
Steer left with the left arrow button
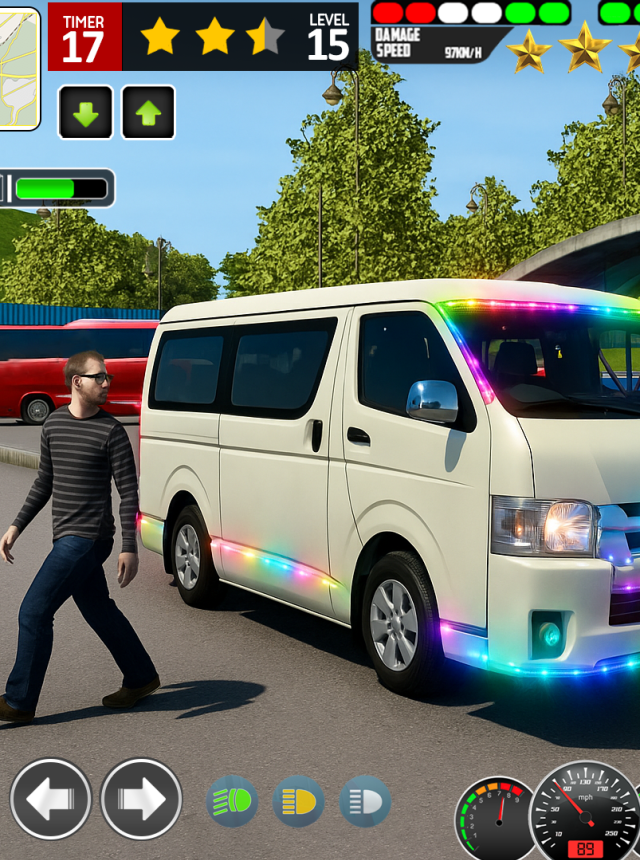coord(51,798)
